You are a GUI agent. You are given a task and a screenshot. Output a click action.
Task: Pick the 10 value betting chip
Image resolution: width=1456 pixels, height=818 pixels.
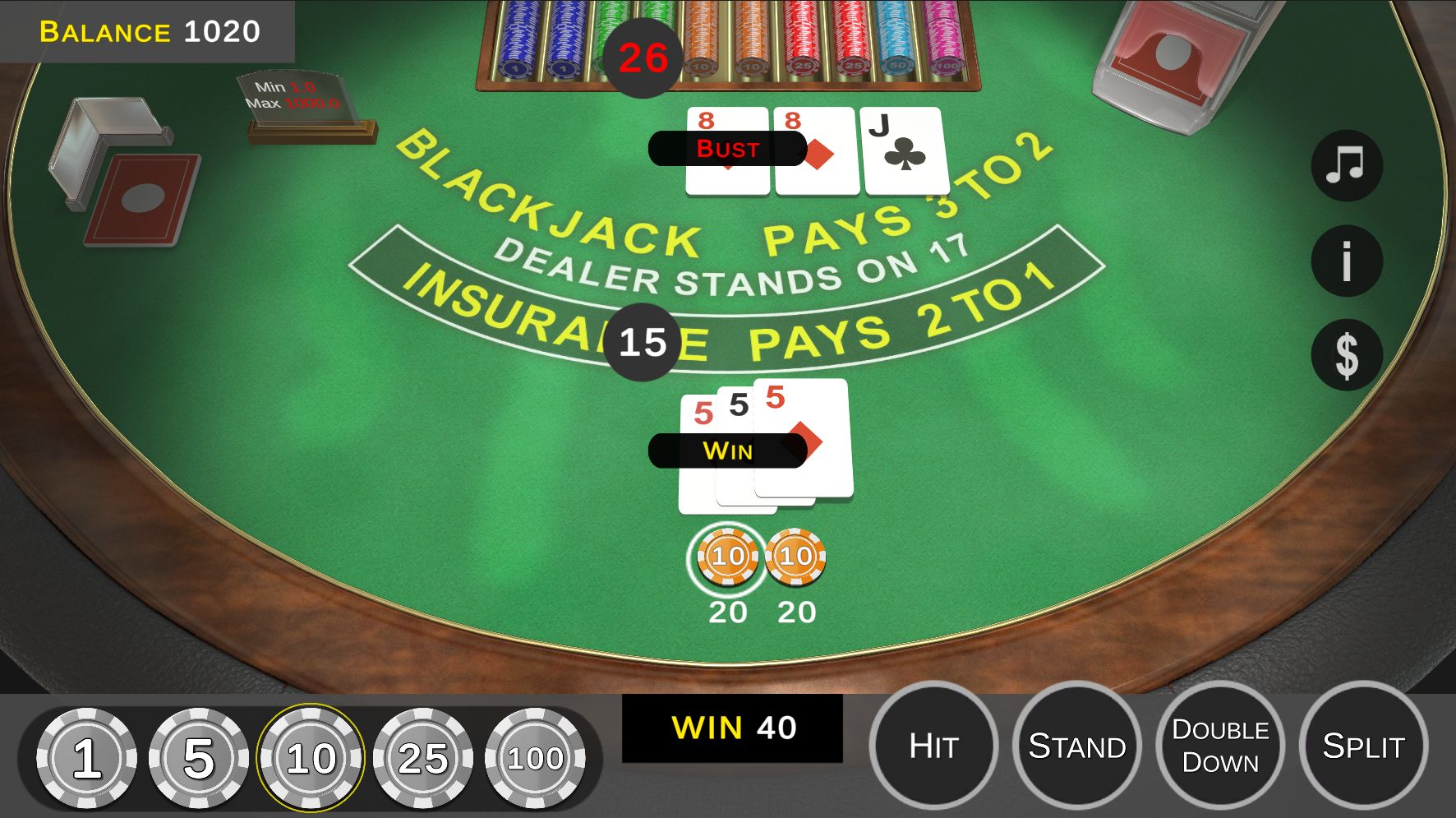pos(311,758)
